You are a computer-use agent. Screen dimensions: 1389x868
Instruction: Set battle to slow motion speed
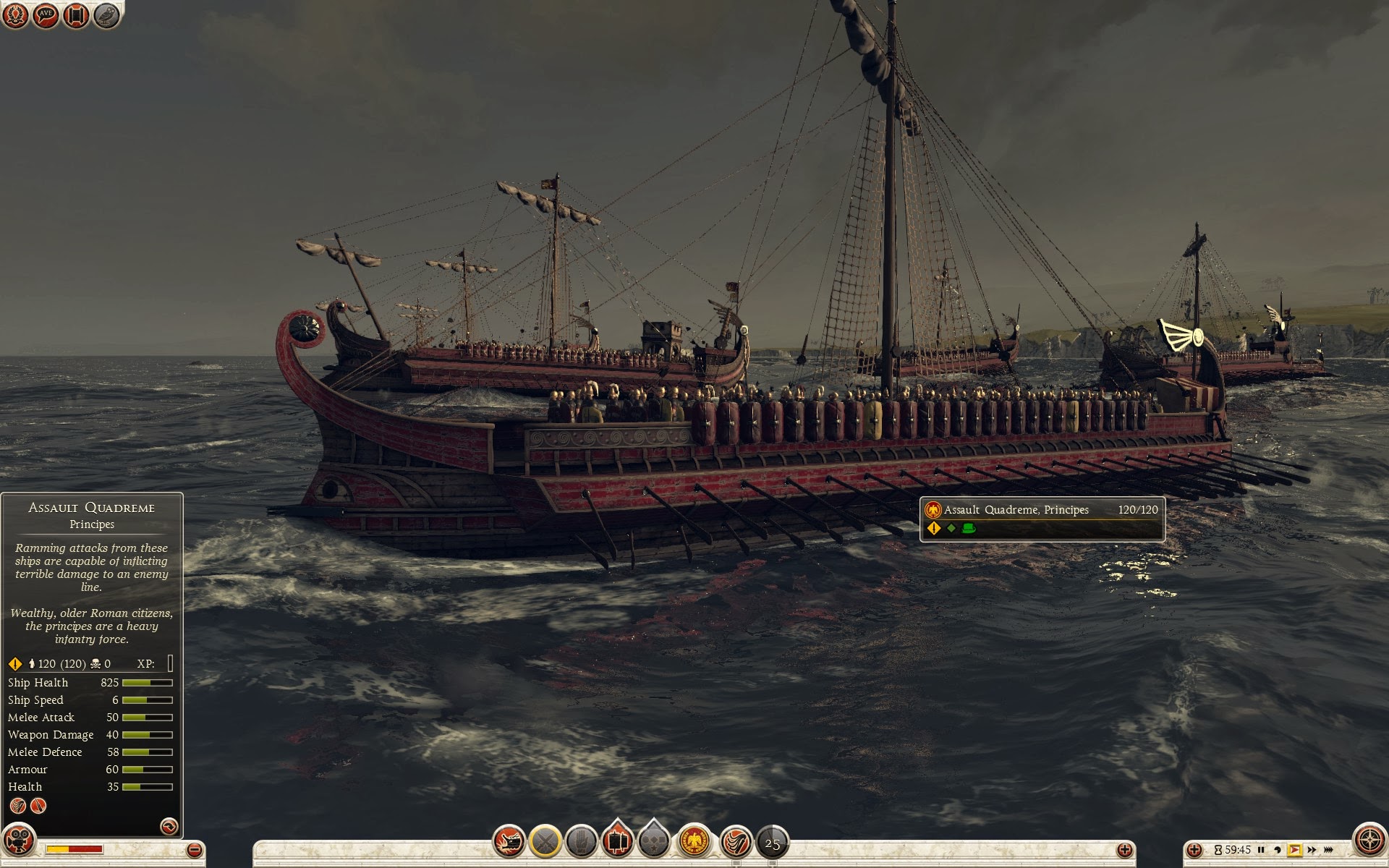(1278, 850)
